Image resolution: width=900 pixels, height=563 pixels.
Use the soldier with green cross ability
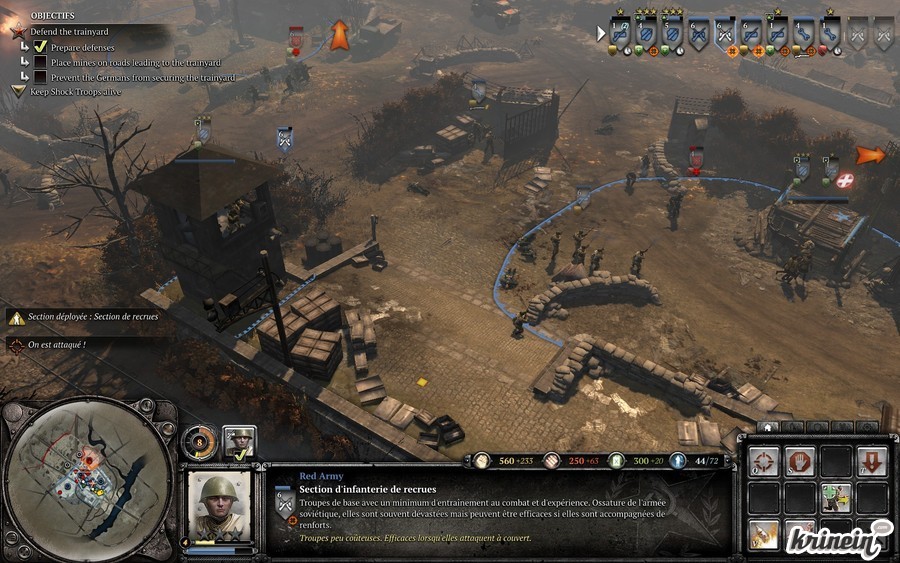(835, 497)
